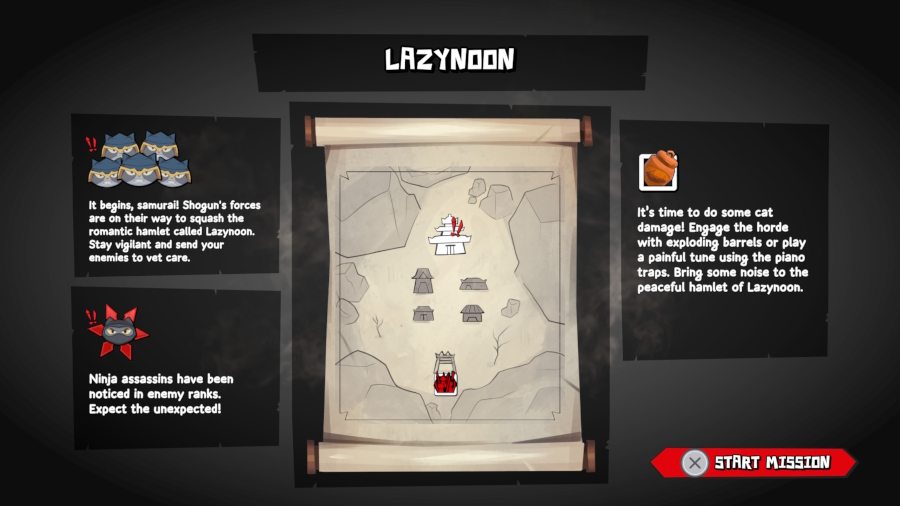
Task: Select the Shogun's cat forces icon
Action: coord(138,160)
